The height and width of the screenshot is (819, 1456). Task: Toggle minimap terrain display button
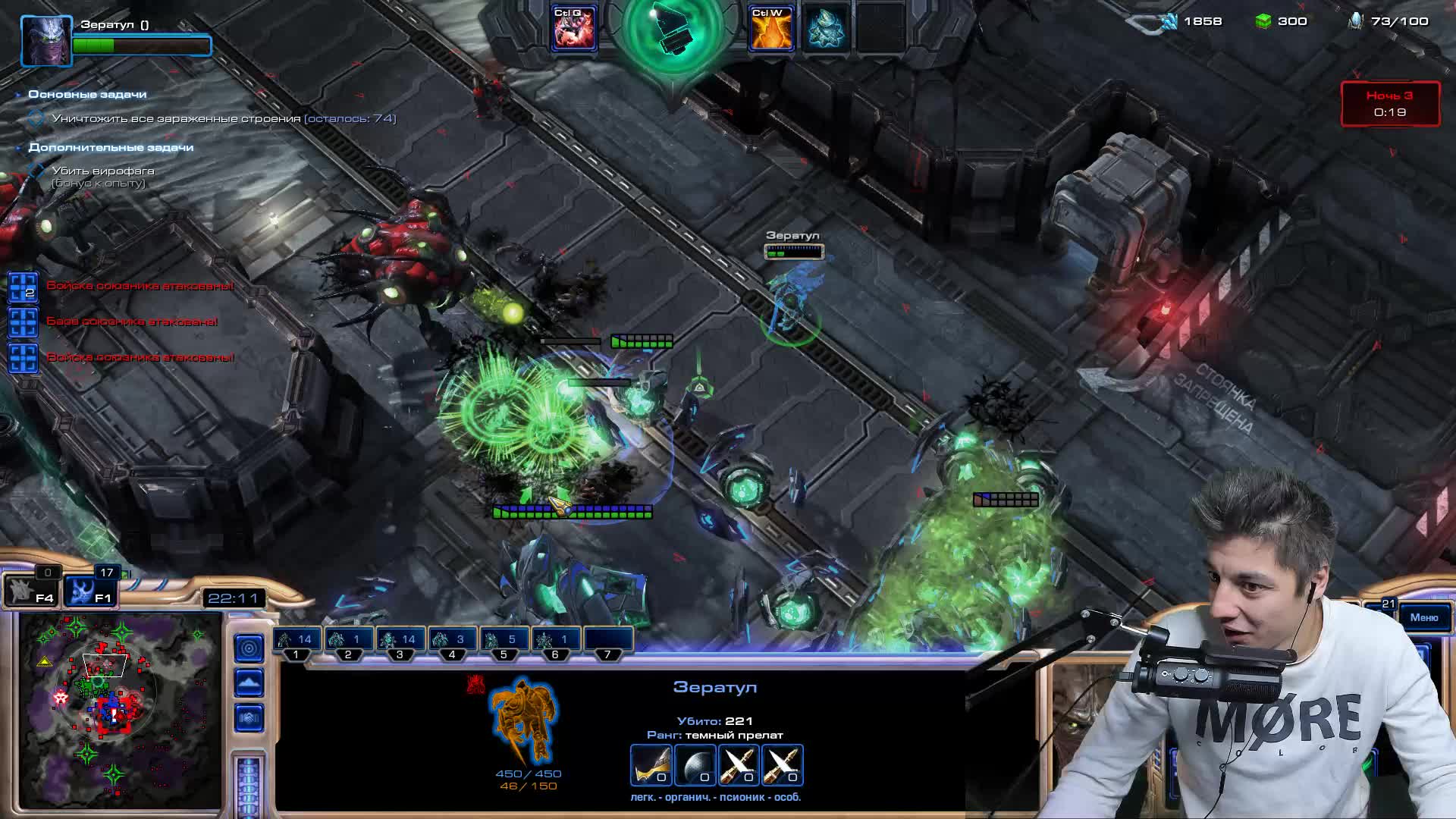click(249, 683)
